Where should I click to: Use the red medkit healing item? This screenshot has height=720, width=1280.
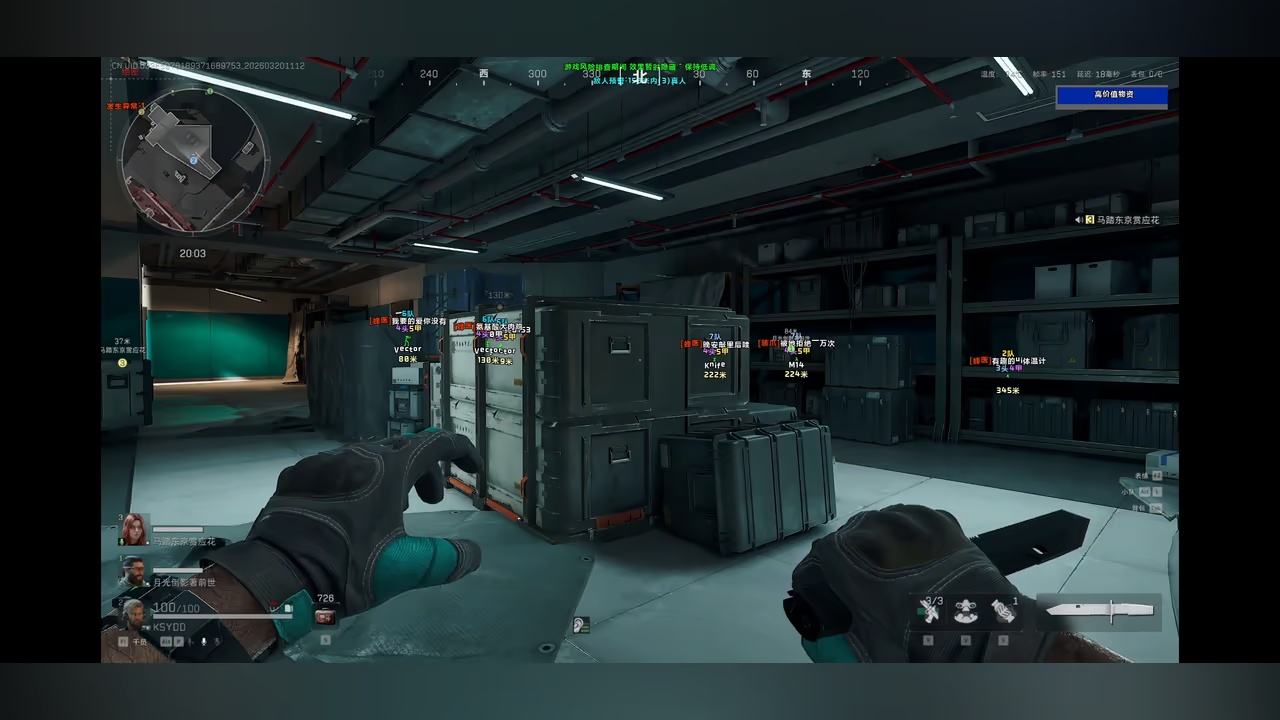tap(325, 617)
